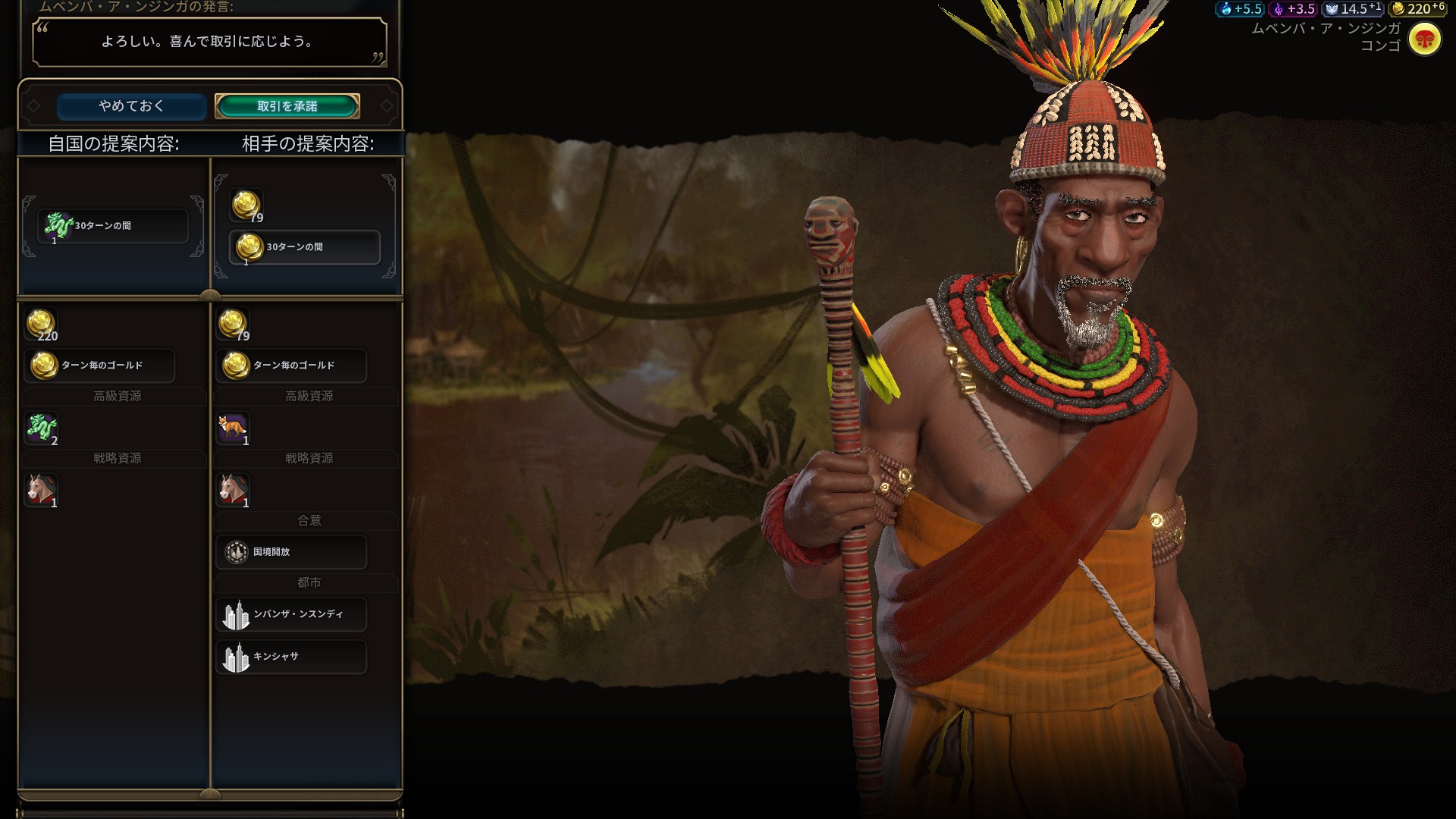This screenshot has width=1456, height=819.
Task: Click your 220 gold coin
Action: [x=41, y=325]
